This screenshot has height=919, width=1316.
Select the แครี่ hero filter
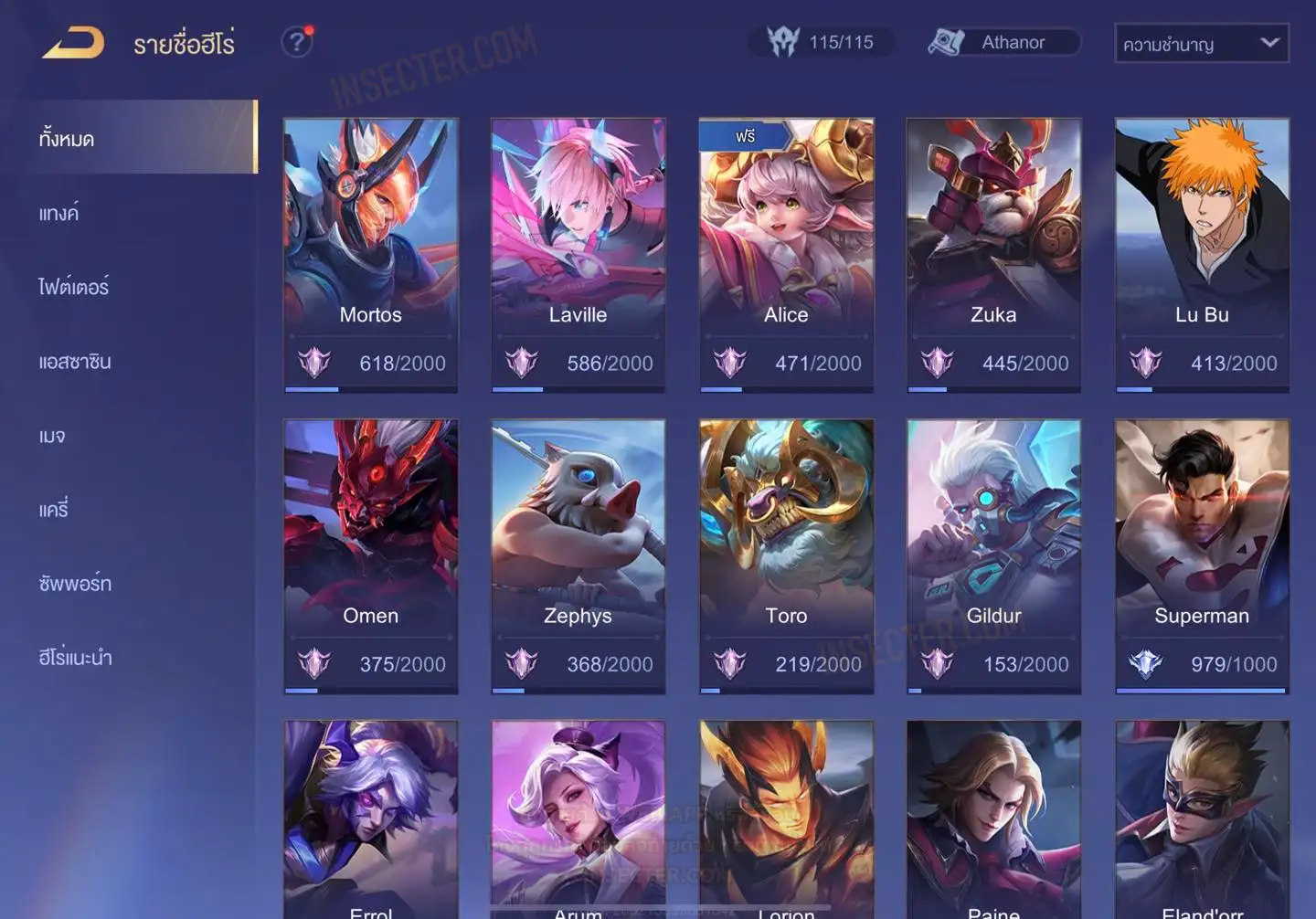click(54, 510)
